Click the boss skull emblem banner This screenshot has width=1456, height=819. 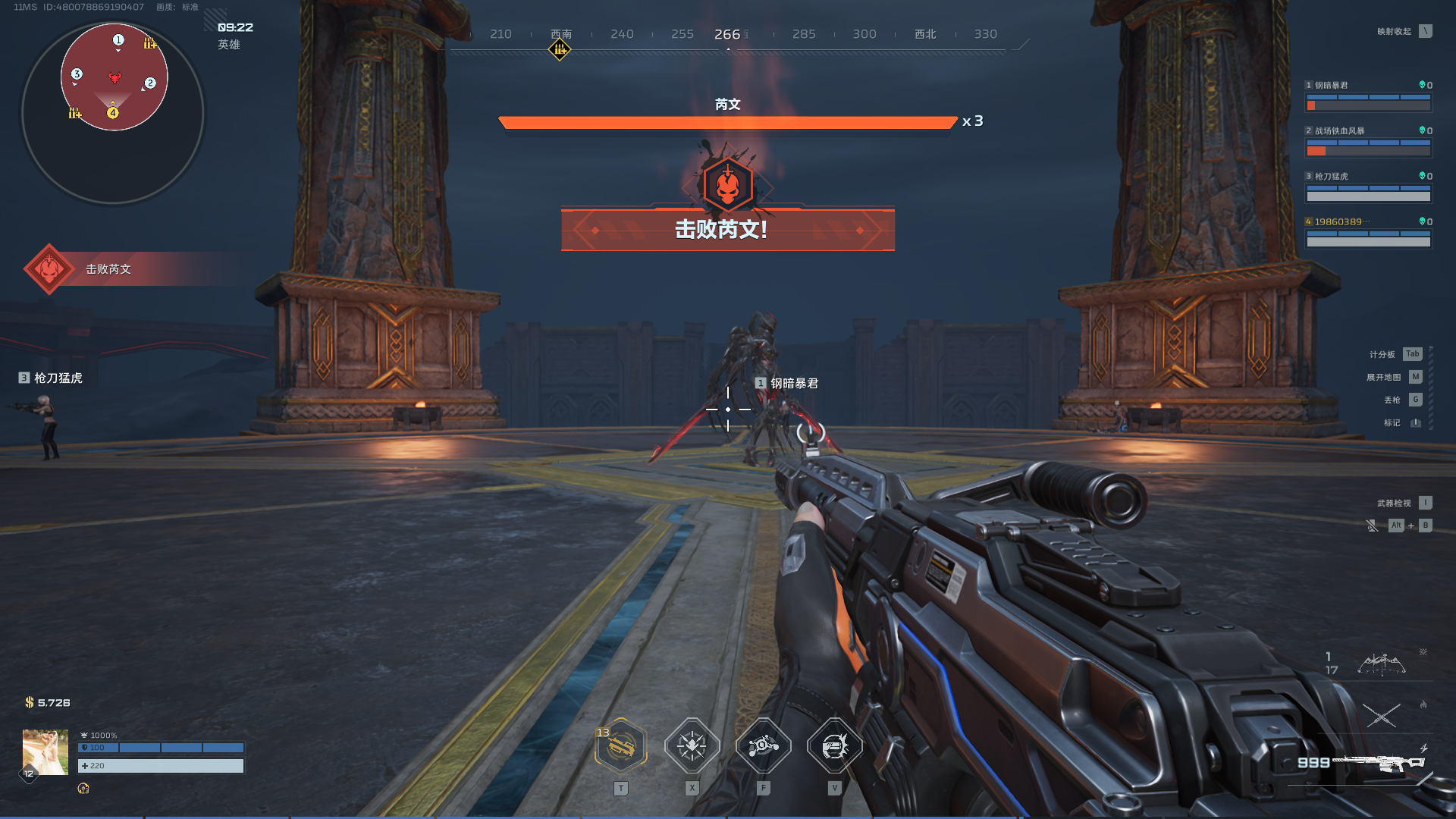727,185
